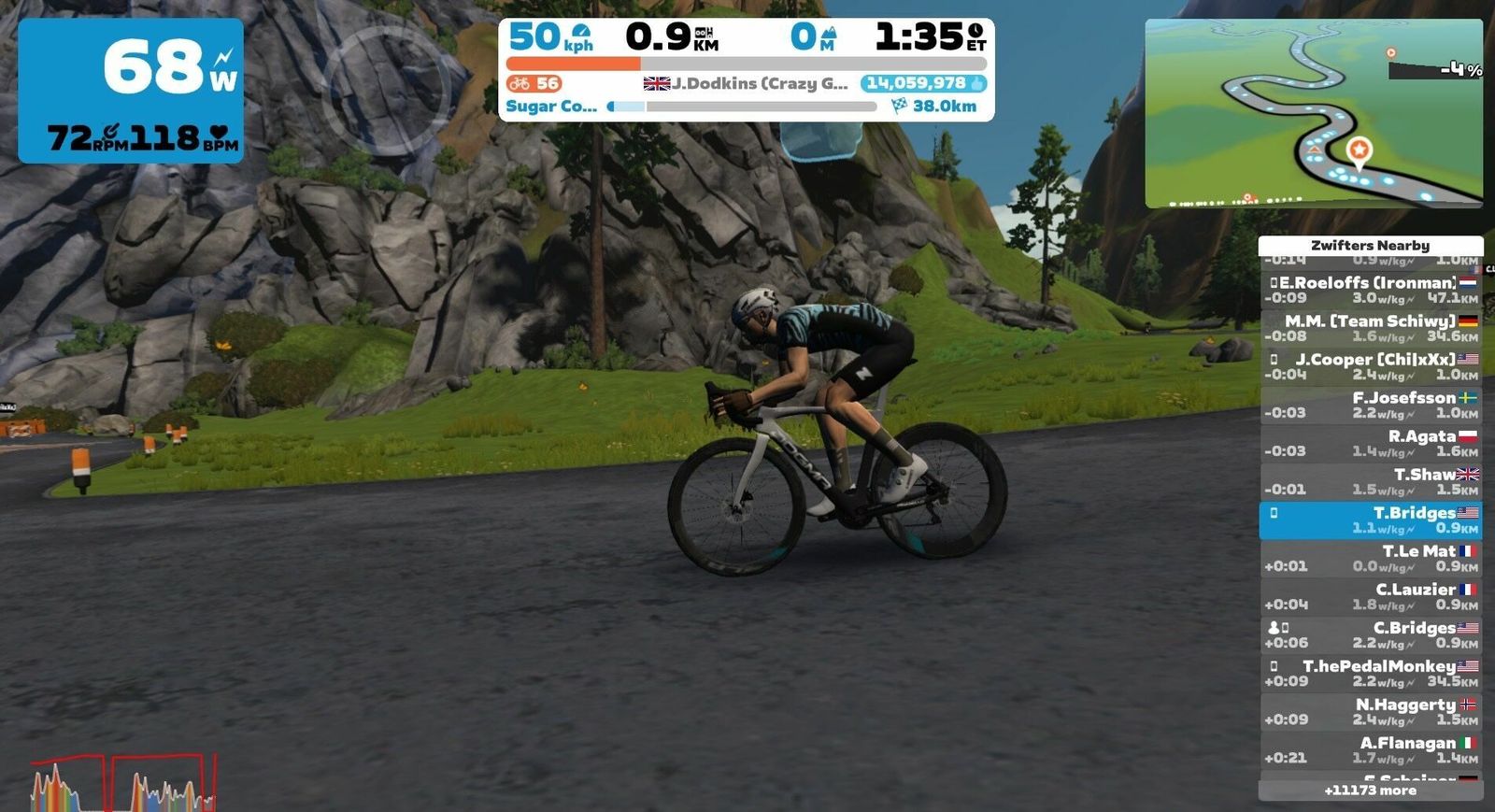
Task: Click the Zwifters Nearby header
Action: 1370,246
